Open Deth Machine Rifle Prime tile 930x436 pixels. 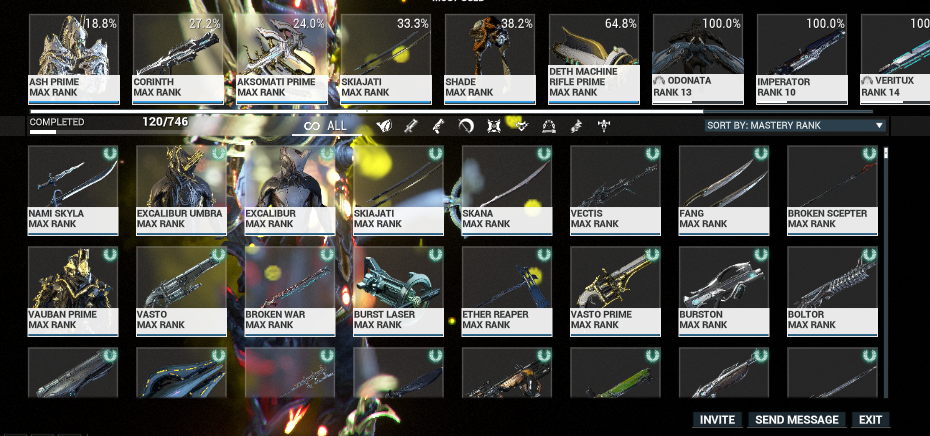click(x=593, y=59)
